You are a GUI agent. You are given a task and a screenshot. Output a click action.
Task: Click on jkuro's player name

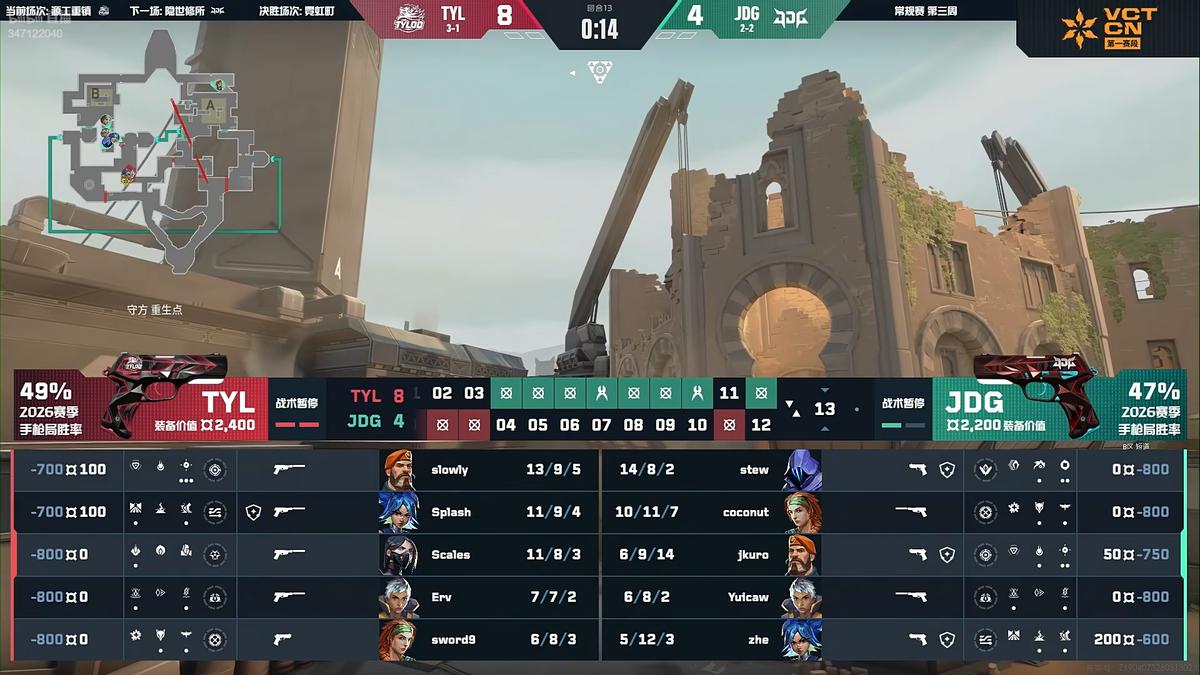751,554
